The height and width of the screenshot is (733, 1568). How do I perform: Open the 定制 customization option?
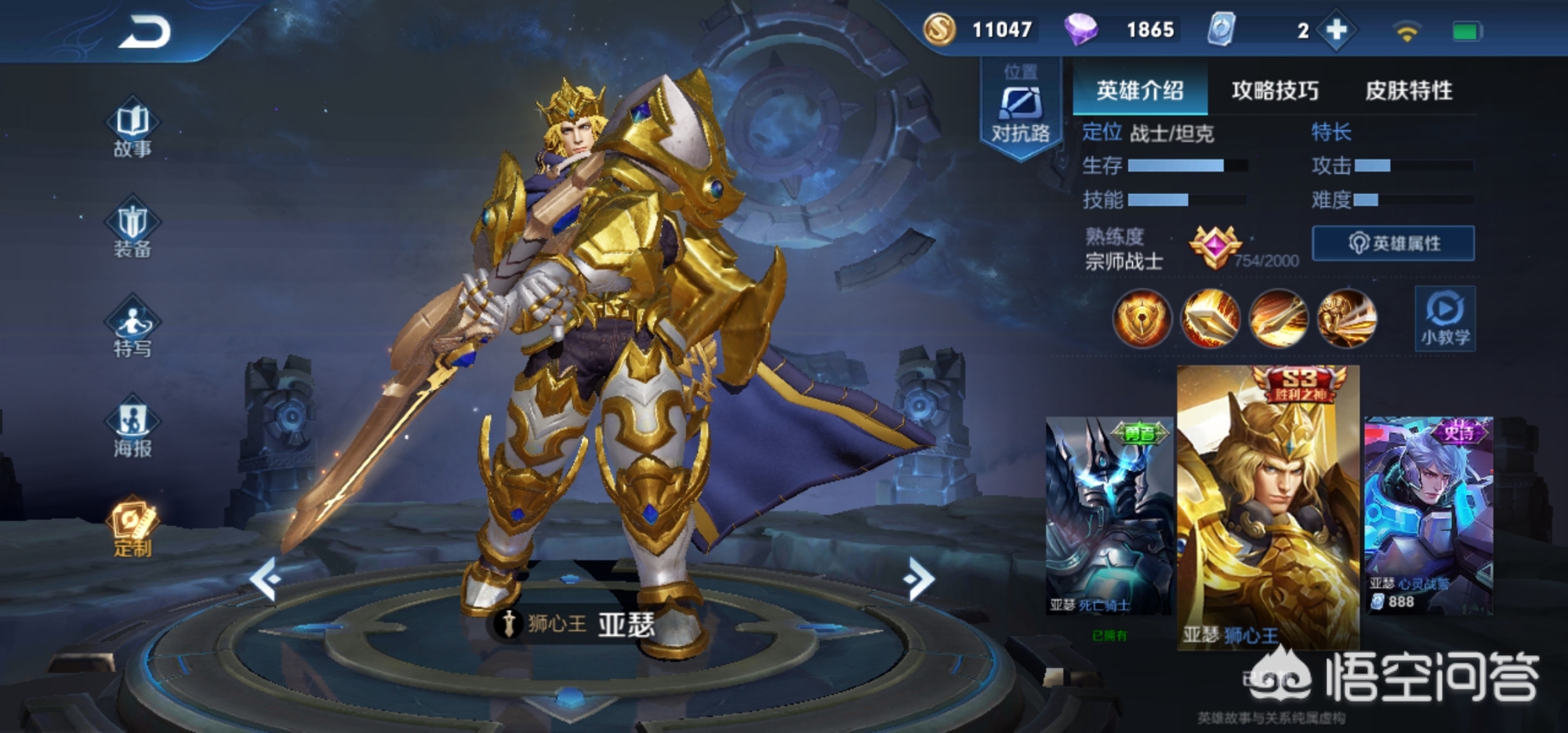[132, 527]
